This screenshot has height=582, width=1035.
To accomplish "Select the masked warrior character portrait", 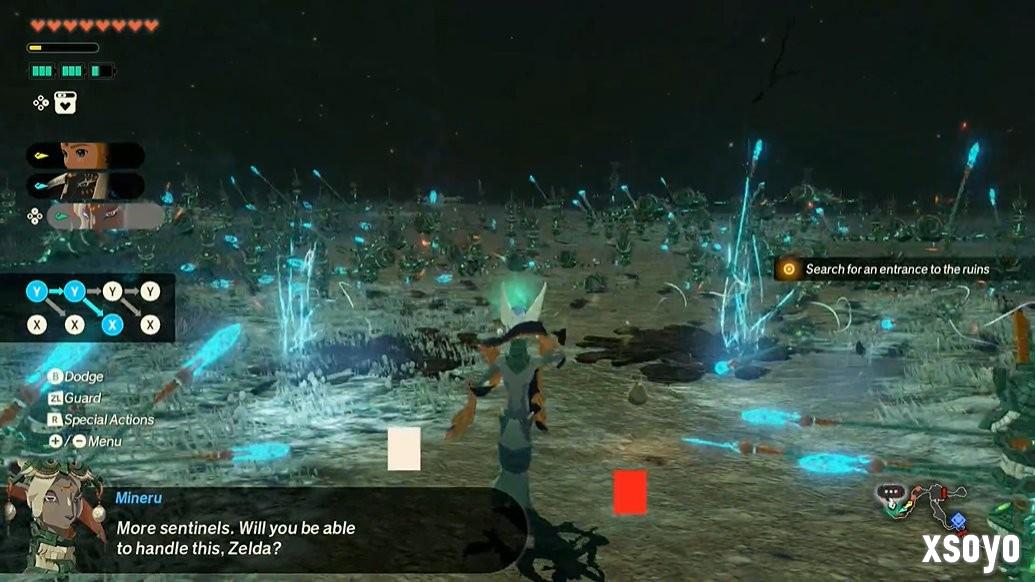I will click(86, 185).
